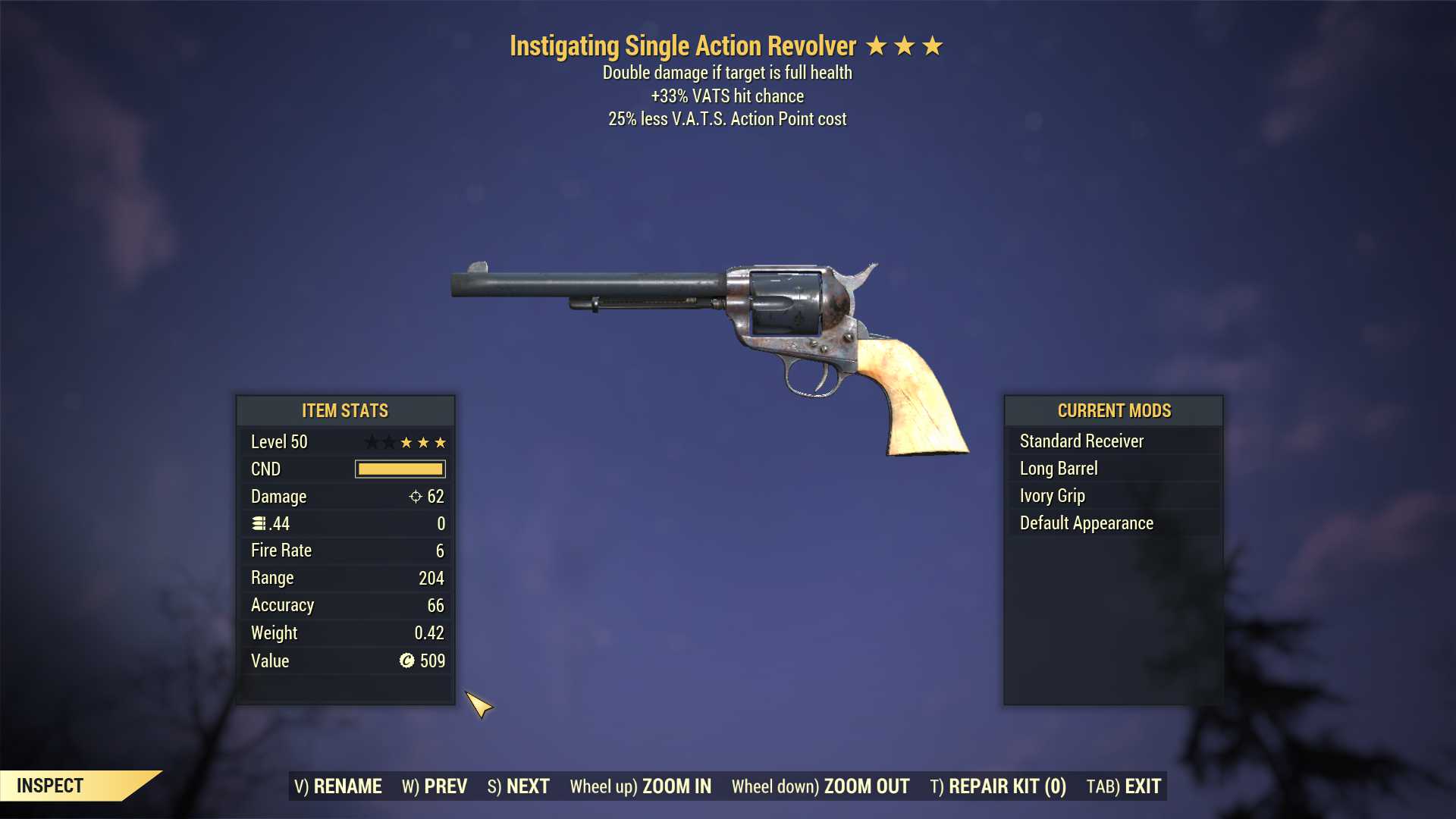Click the CND condition bar
The image size is (1456, 819).
click(400, 469)
